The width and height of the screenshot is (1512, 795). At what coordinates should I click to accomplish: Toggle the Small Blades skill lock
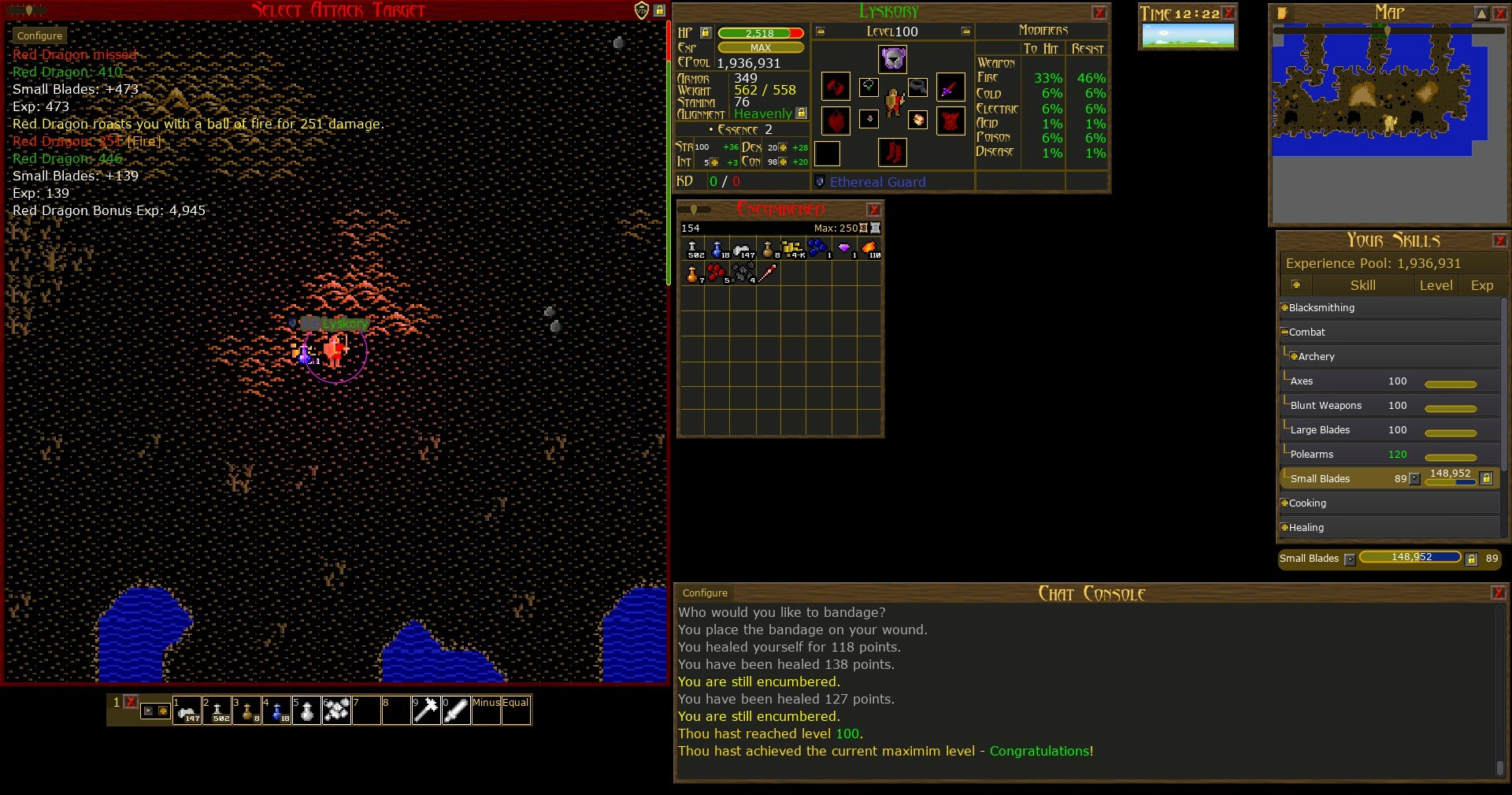(1486, 478)
